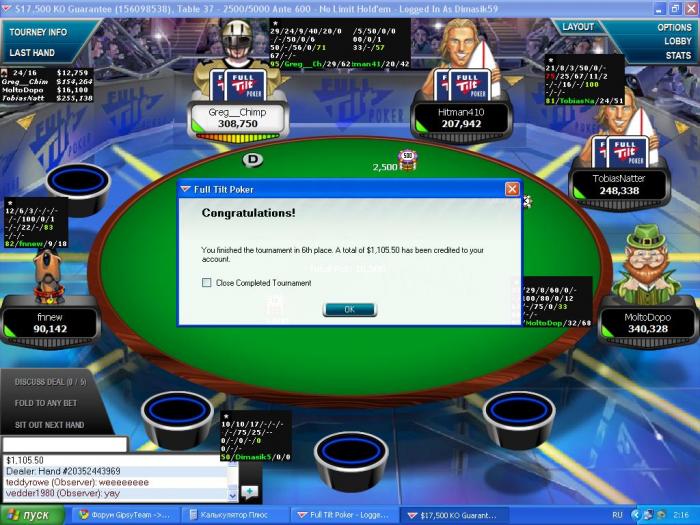Toggle Fold To Any Bet
Image resolution: width=700 pixels, height=525 pixels.
[50, 402]
